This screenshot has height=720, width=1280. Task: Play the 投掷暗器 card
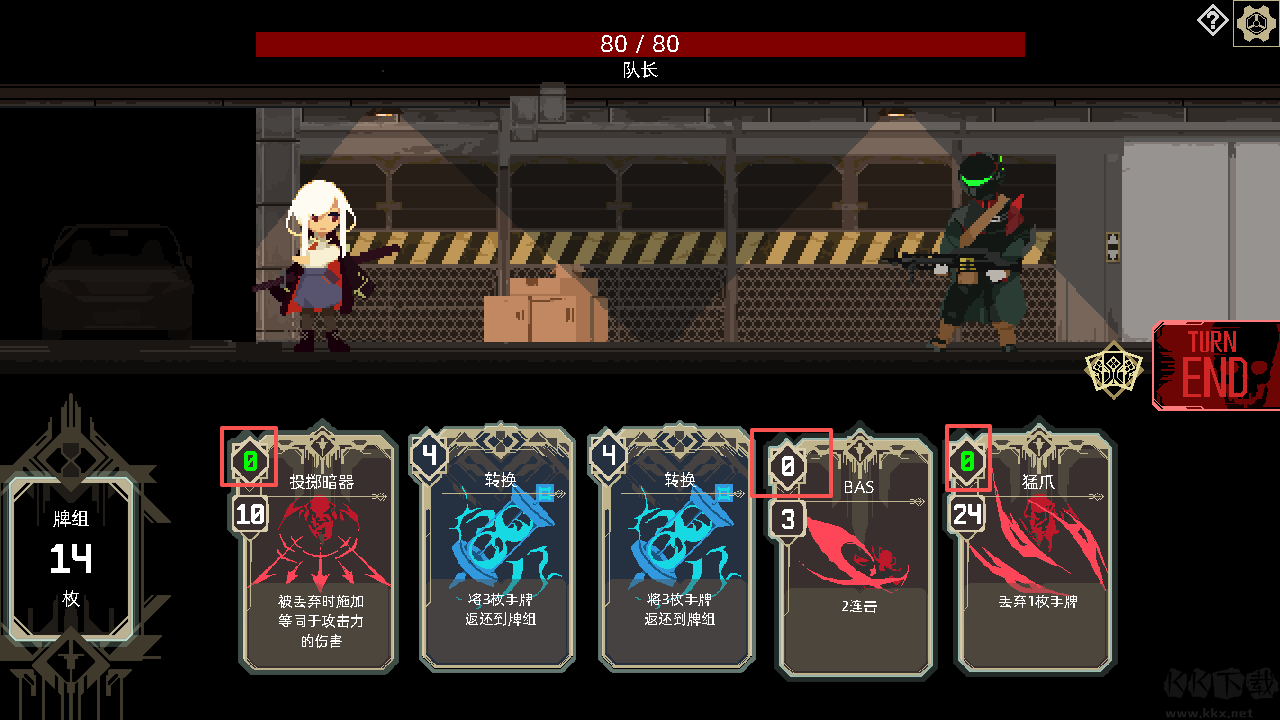pyautogui.click(x=318, y=560)
